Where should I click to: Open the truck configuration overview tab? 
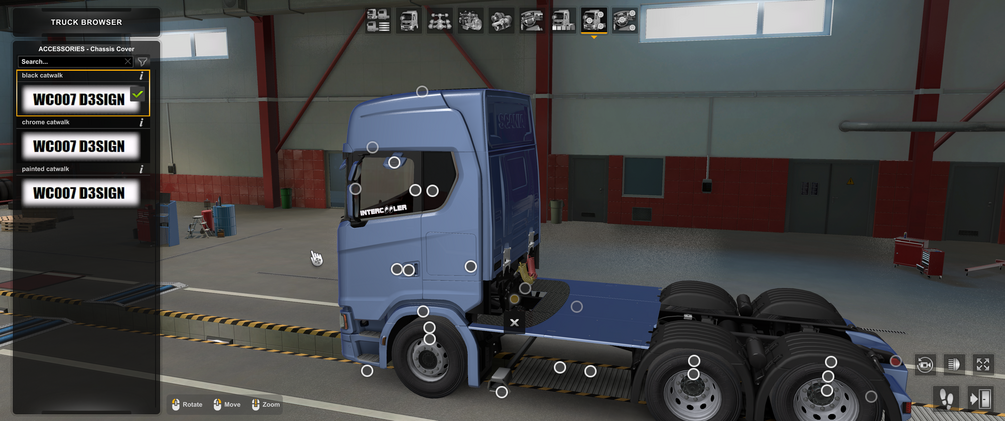click(378, 19)
